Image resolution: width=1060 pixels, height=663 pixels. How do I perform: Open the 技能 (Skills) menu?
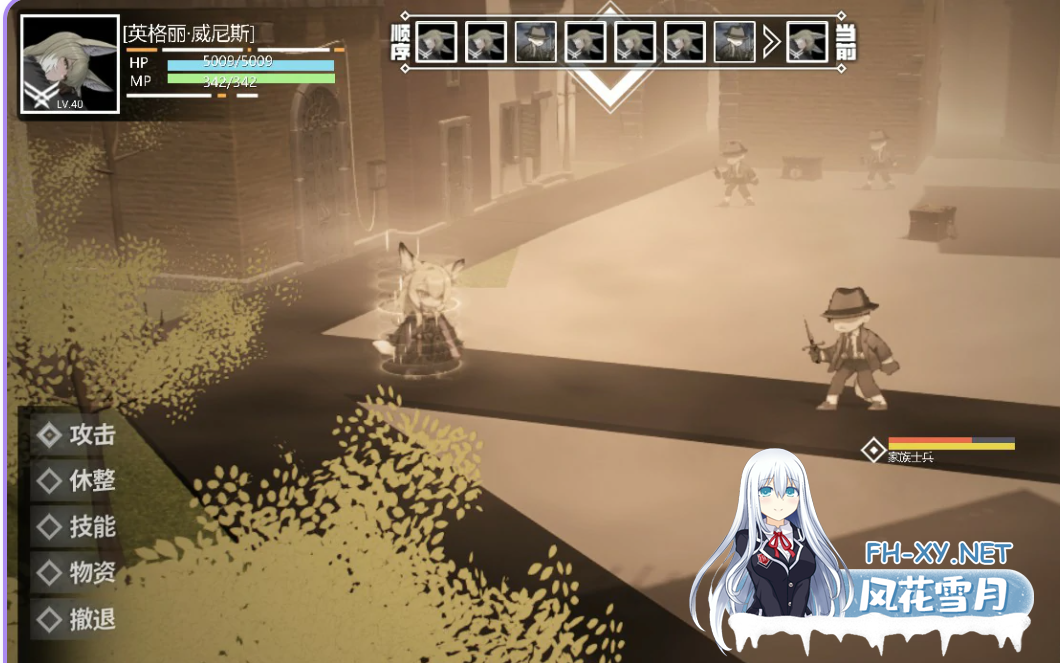(x=78, y=527)
